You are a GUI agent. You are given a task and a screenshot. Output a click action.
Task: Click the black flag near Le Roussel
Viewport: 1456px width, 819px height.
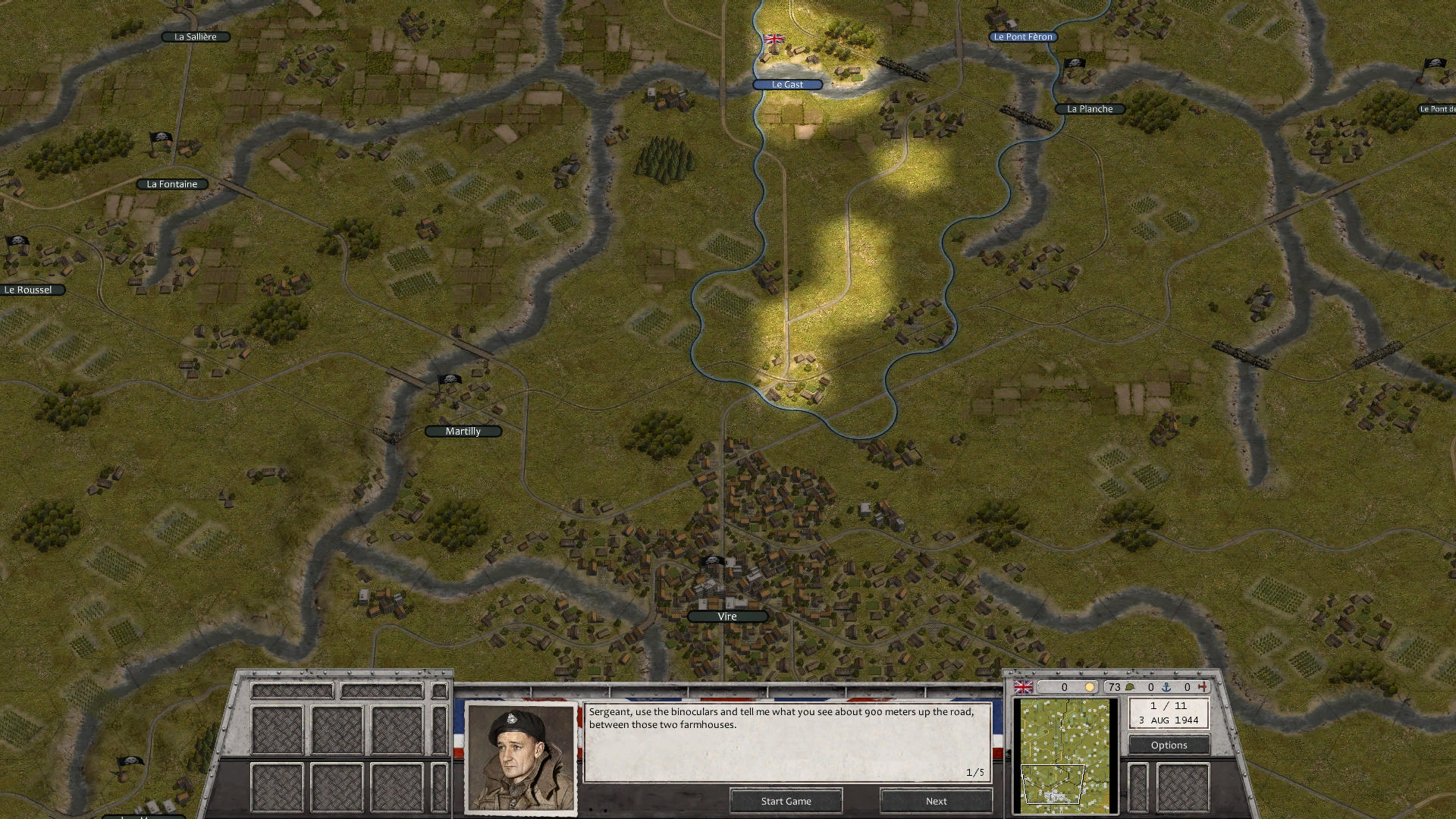tap(16, 240)
